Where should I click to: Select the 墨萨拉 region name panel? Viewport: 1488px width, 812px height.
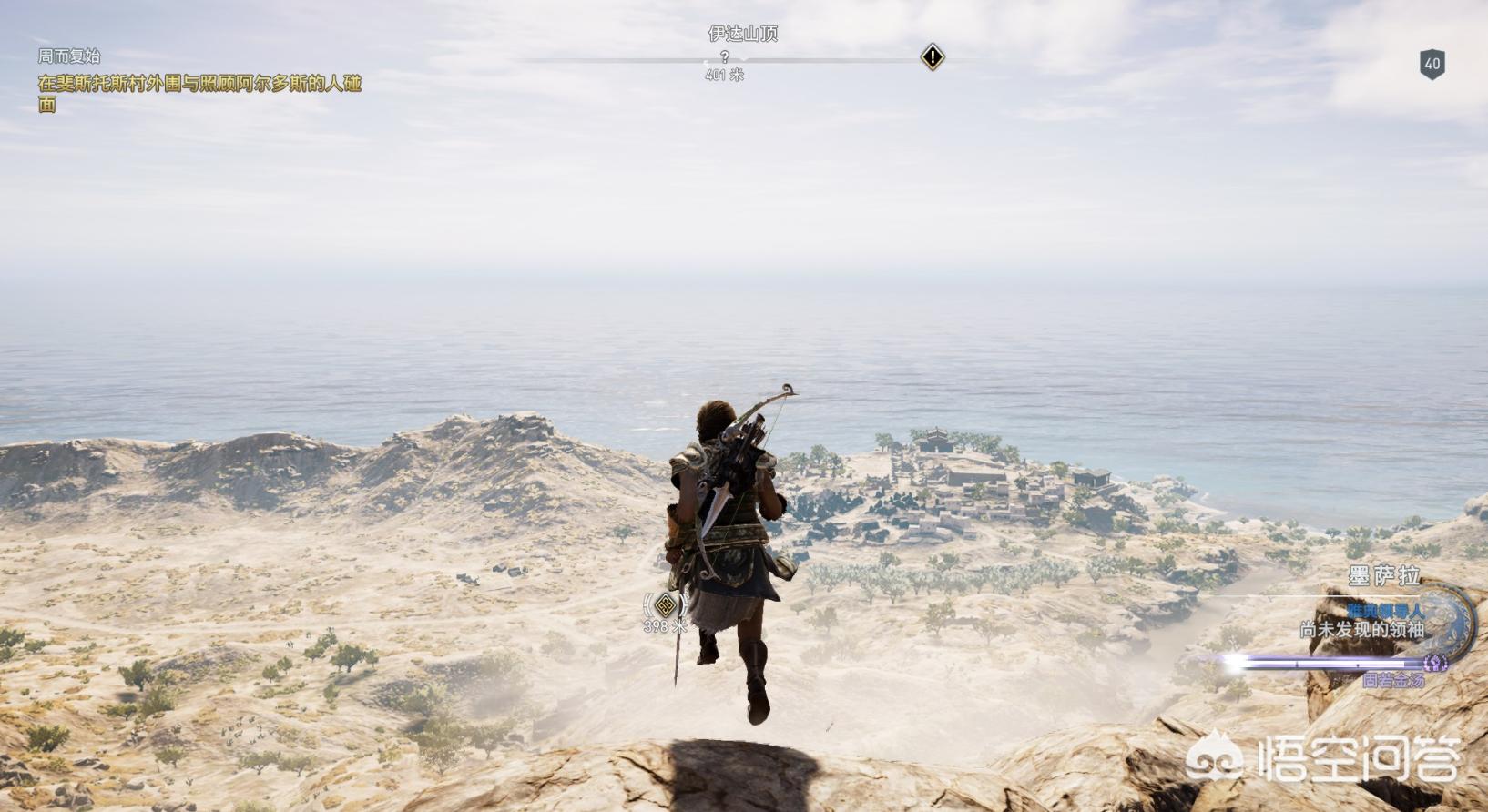(x=1383, y=576)
